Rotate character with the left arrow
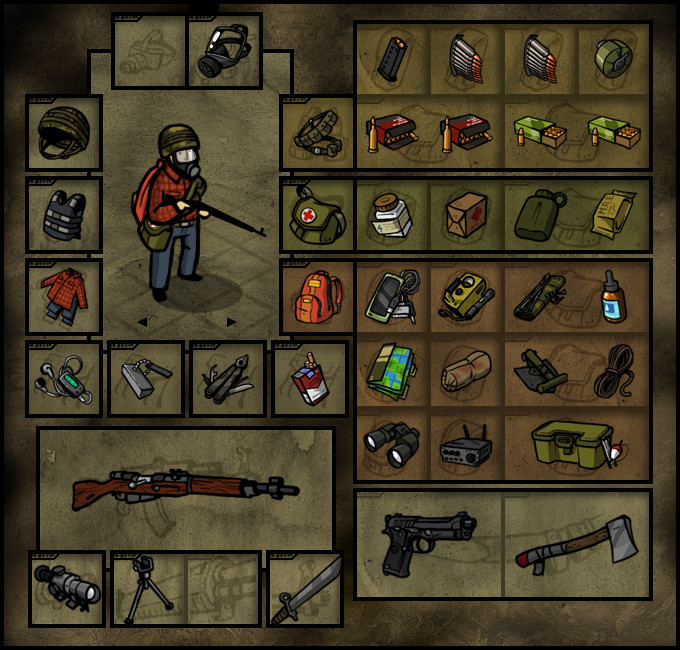 [x=142, y=322]
